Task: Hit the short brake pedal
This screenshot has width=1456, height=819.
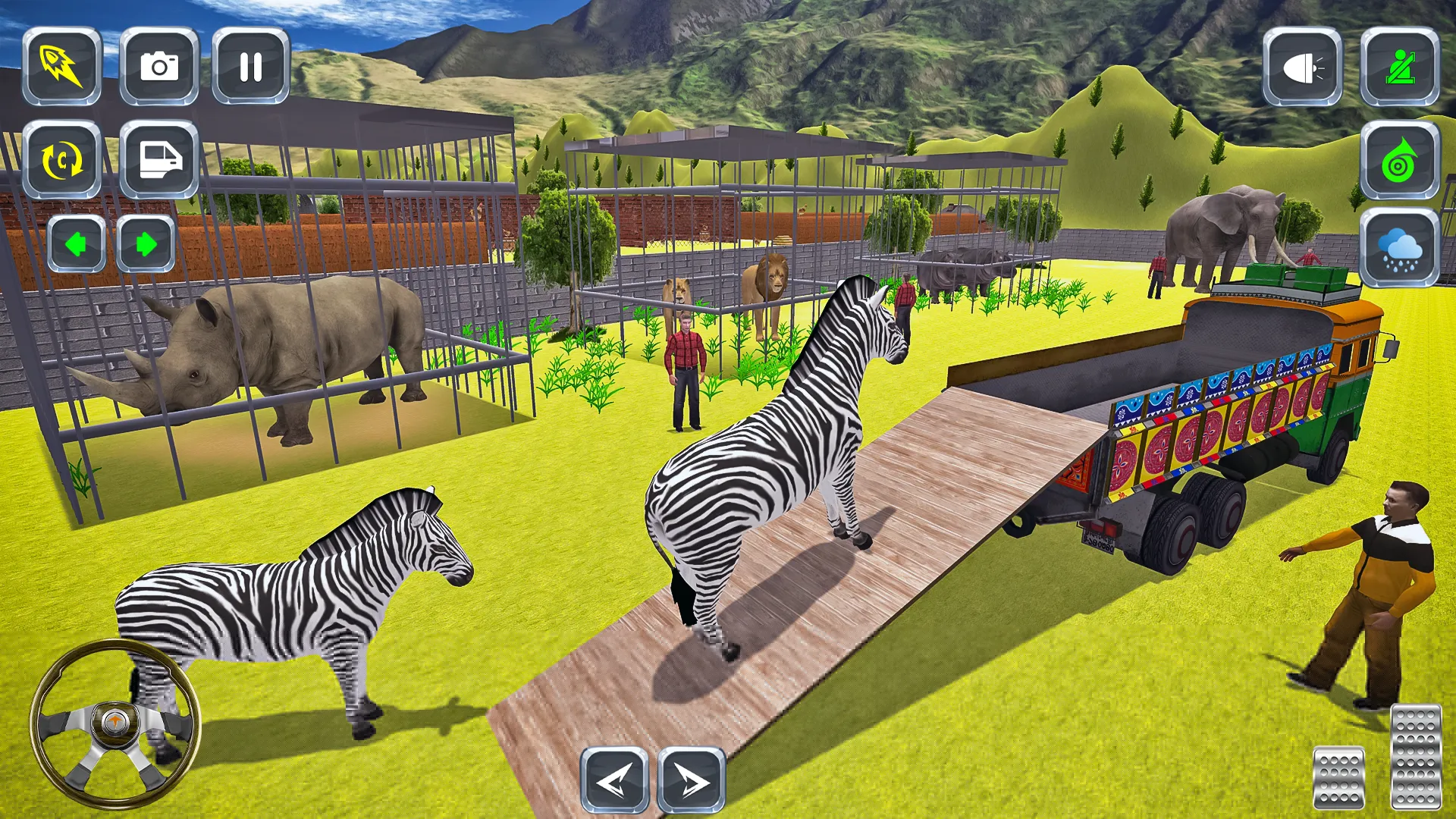Action: click(x=1338, y=777)
